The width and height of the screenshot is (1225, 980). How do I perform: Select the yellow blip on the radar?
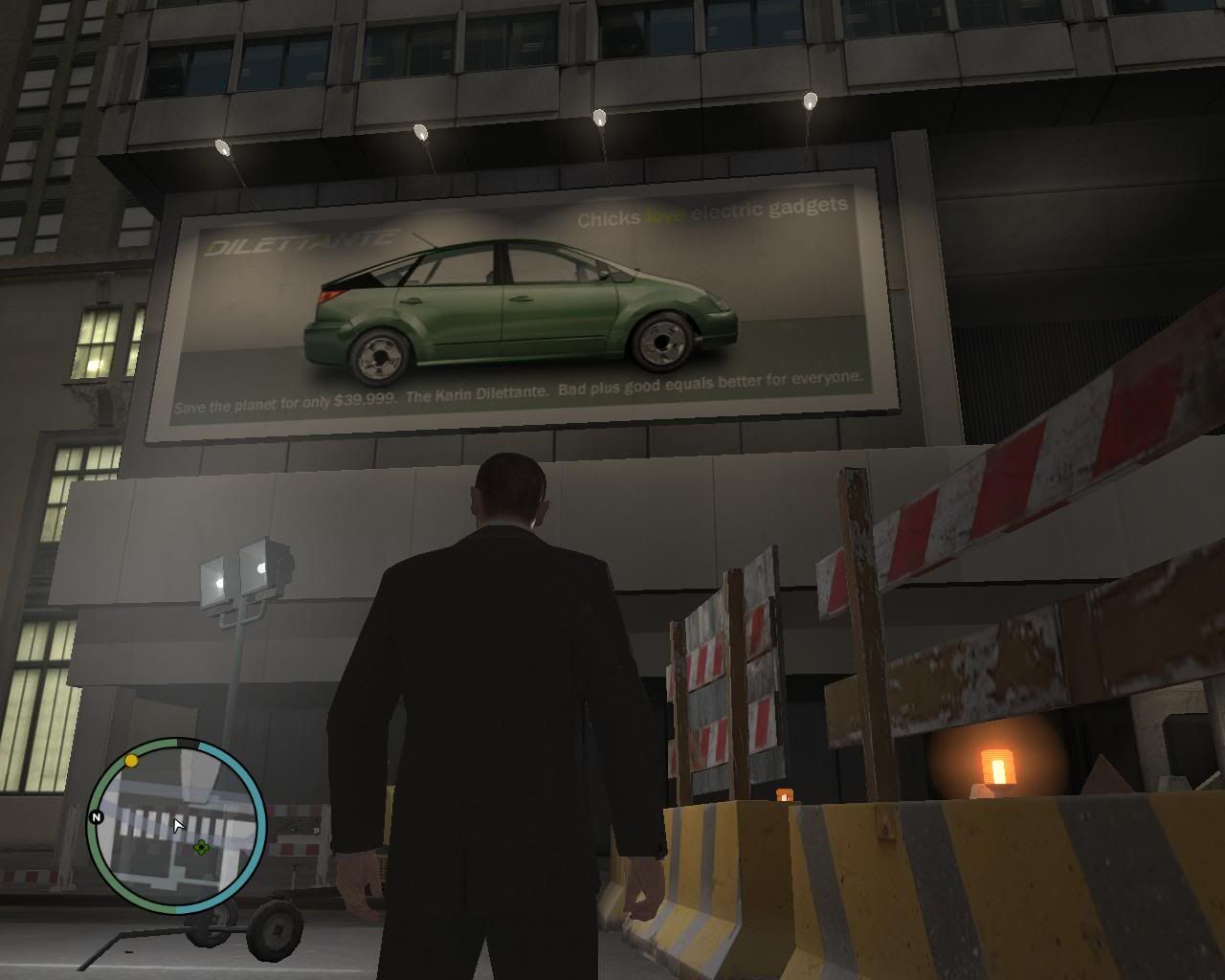131,761
